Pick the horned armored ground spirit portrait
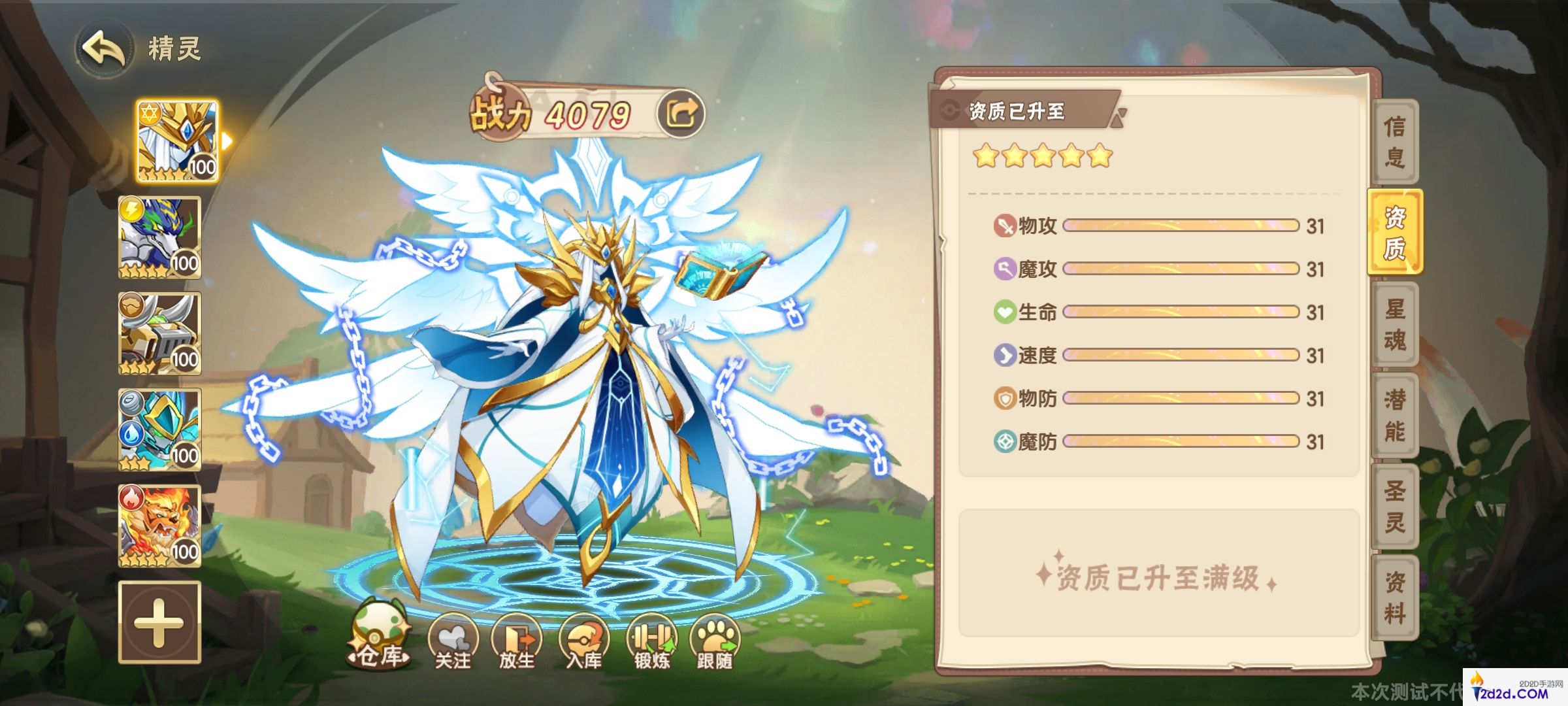The height and width of the screenshot is (706, 1568). [x=159, y=333]
